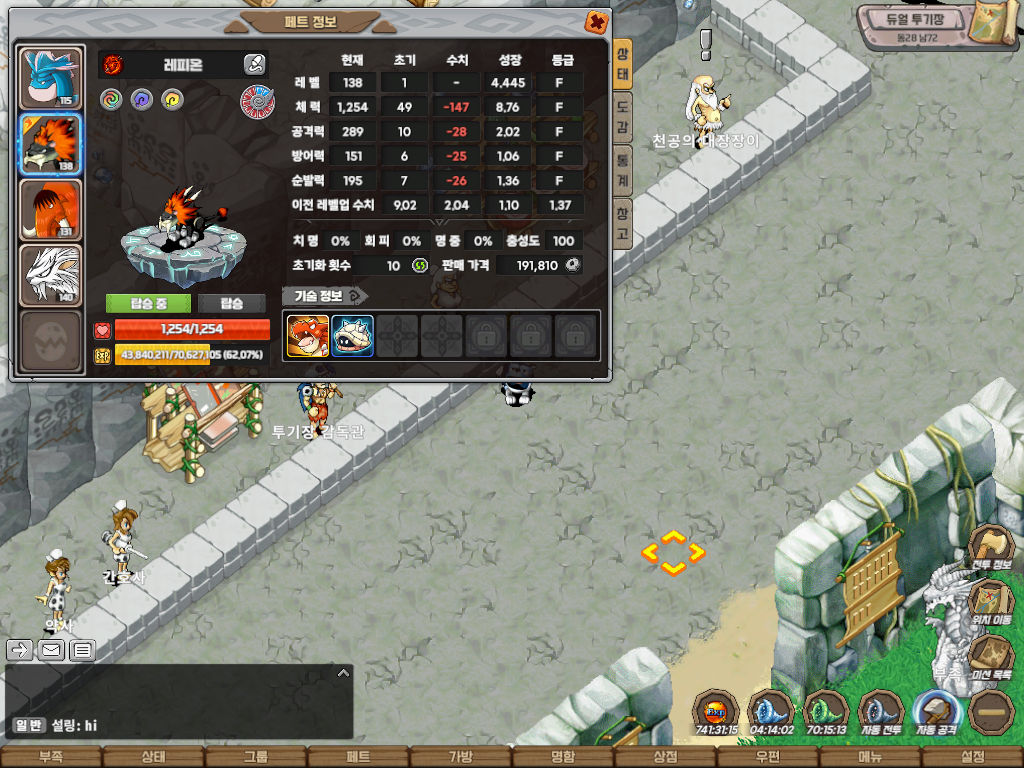1024x768 pixels.
Task: Select the spiked shell skill icon
Action: pyautogui.click(x=352, y=336)
